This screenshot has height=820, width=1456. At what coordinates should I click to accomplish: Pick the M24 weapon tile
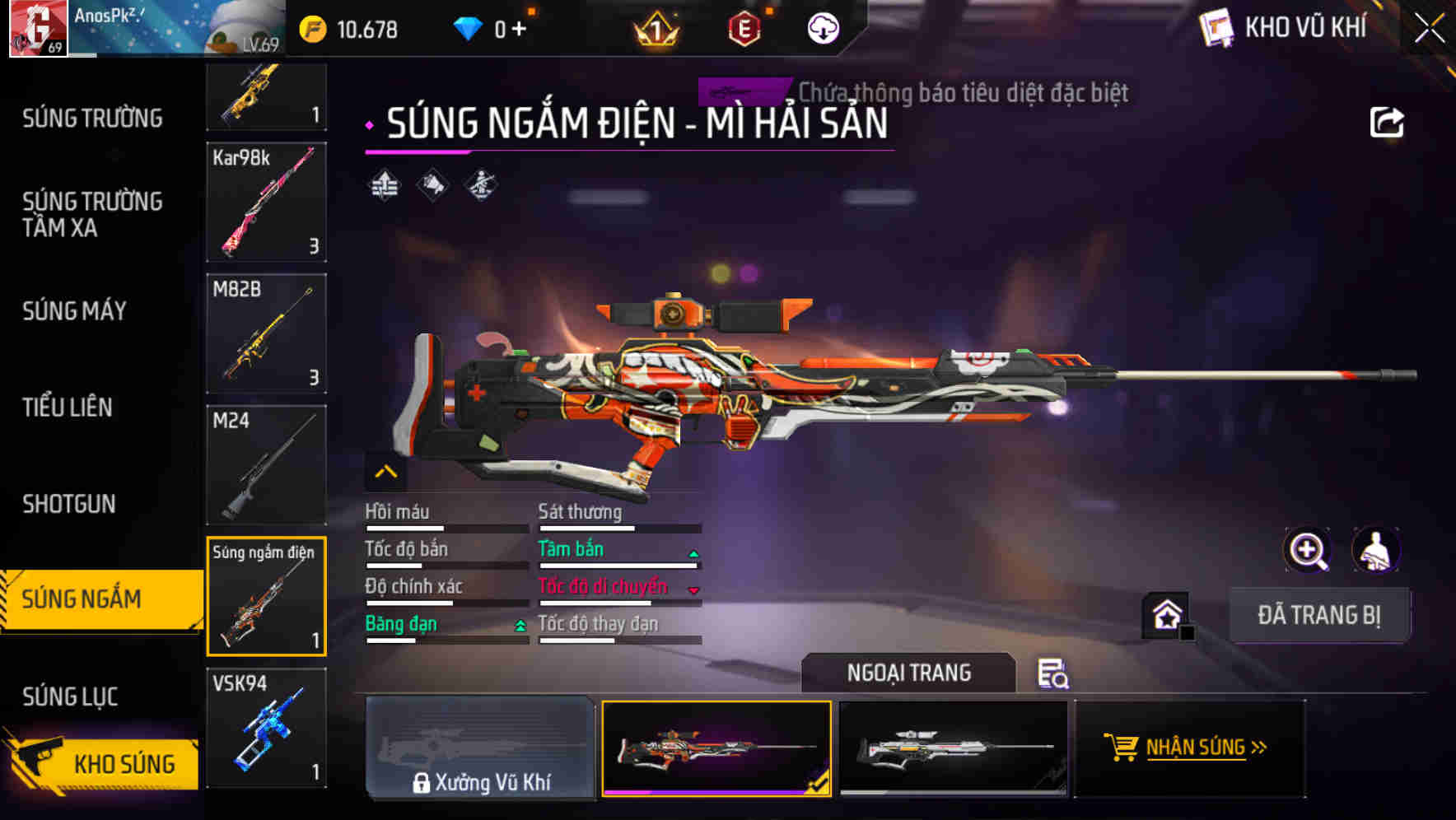[x=266, y=465]
